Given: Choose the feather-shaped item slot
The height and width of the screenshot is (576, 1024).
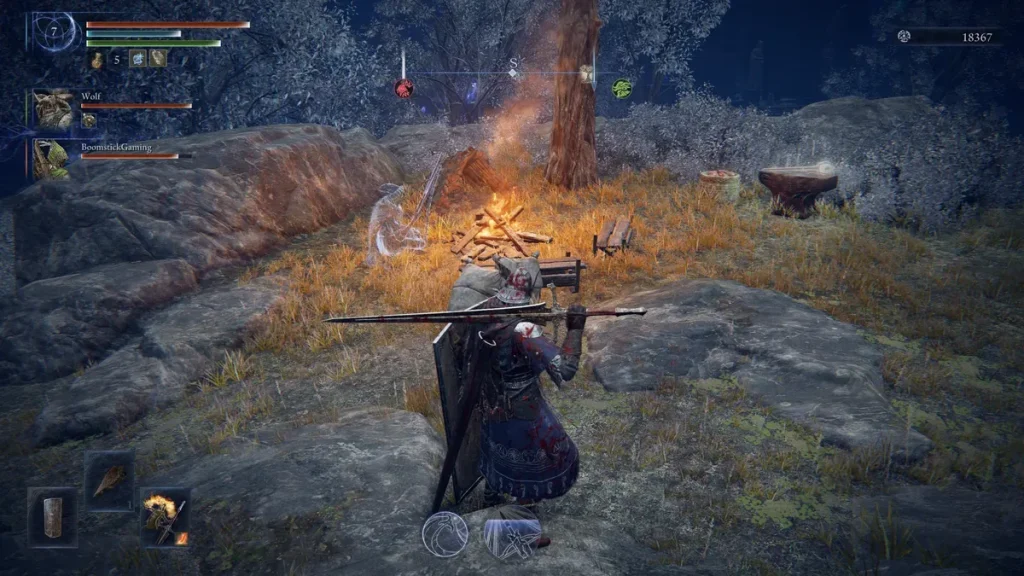Looking at the screenshot, I should pyautogui.click(x=108, y=479).
